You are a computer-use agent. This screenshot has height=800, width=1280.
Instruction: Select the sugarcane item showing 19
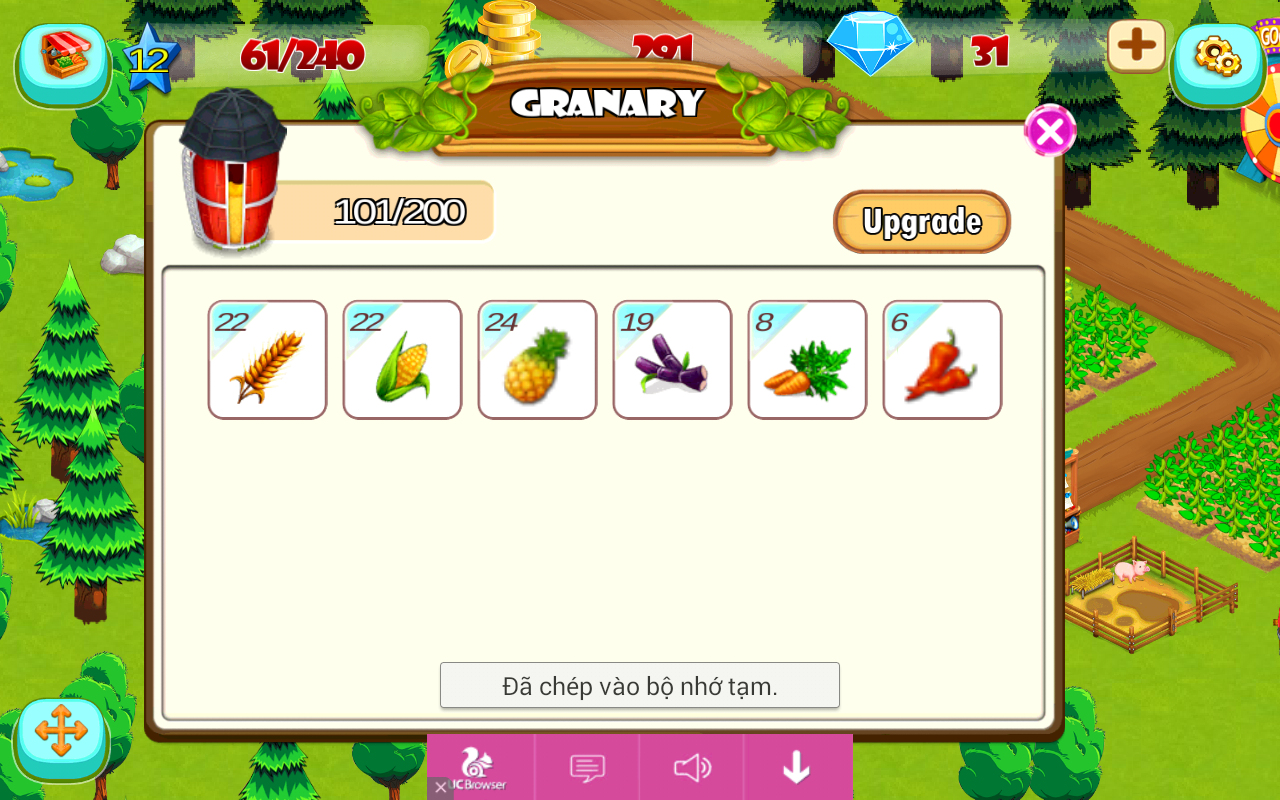672,360
